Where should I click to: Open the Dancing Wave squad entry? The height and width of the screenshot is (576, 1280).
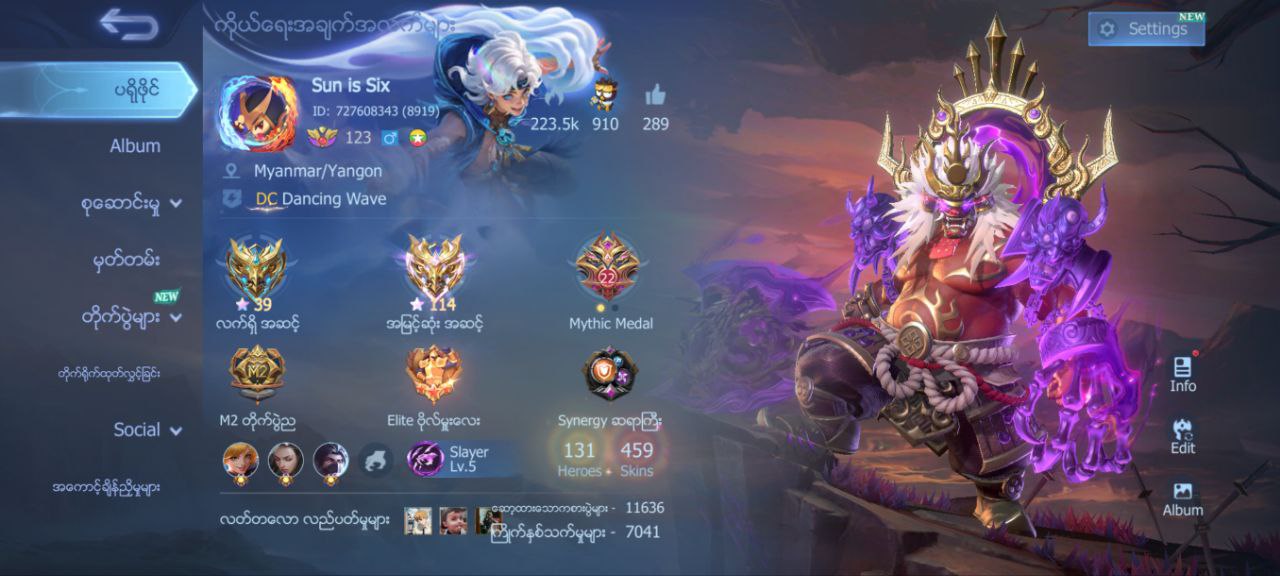(320, 199)
